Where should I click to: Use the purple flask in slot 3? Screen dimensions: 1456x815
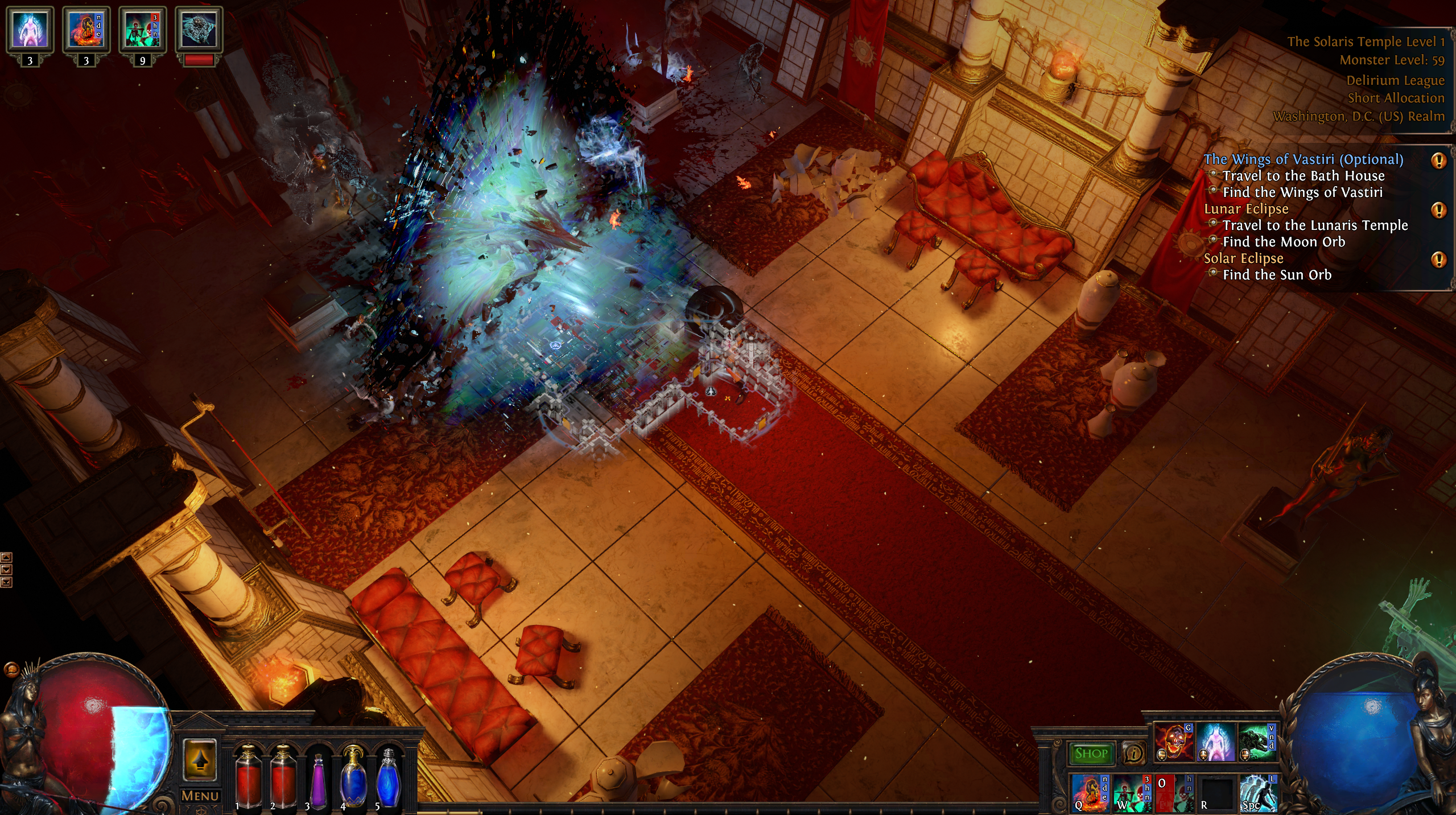click(x=319, y=780)
